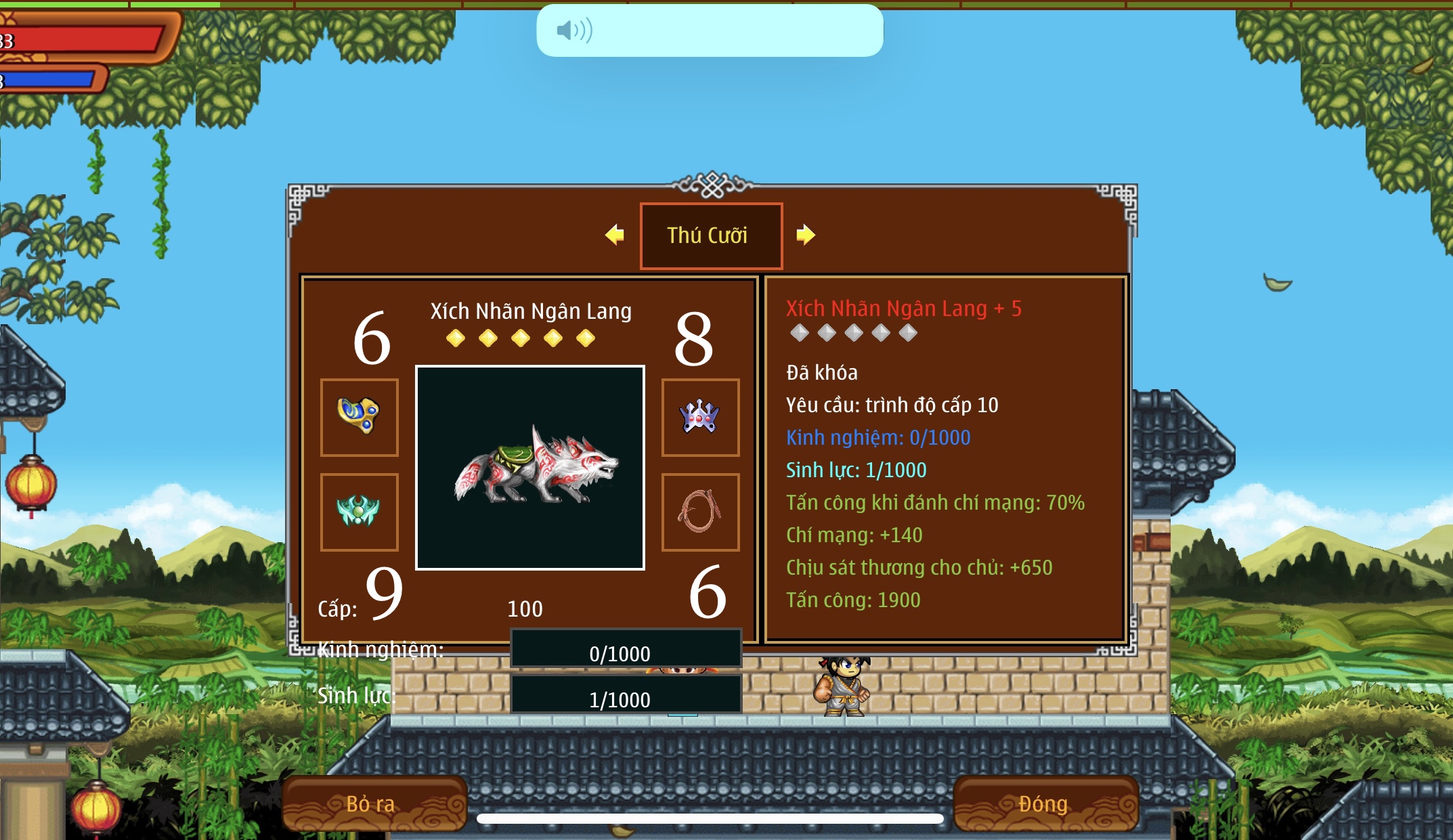Pick the coiled rope rein slot
The image size is (1453, 840).
point(700,512)
